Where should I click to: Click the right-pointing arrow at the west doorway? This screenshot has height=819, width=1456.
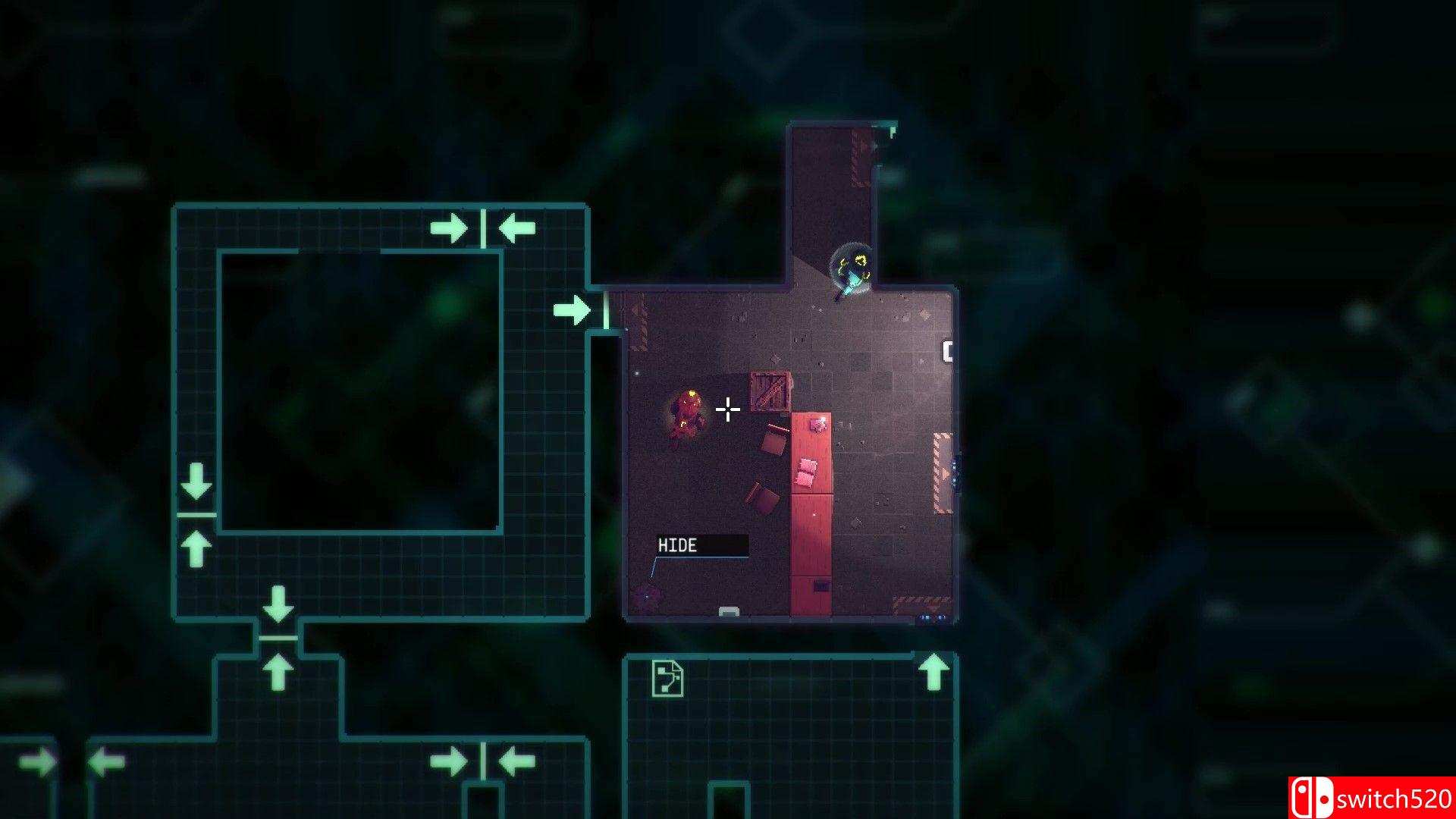(573, 309)
